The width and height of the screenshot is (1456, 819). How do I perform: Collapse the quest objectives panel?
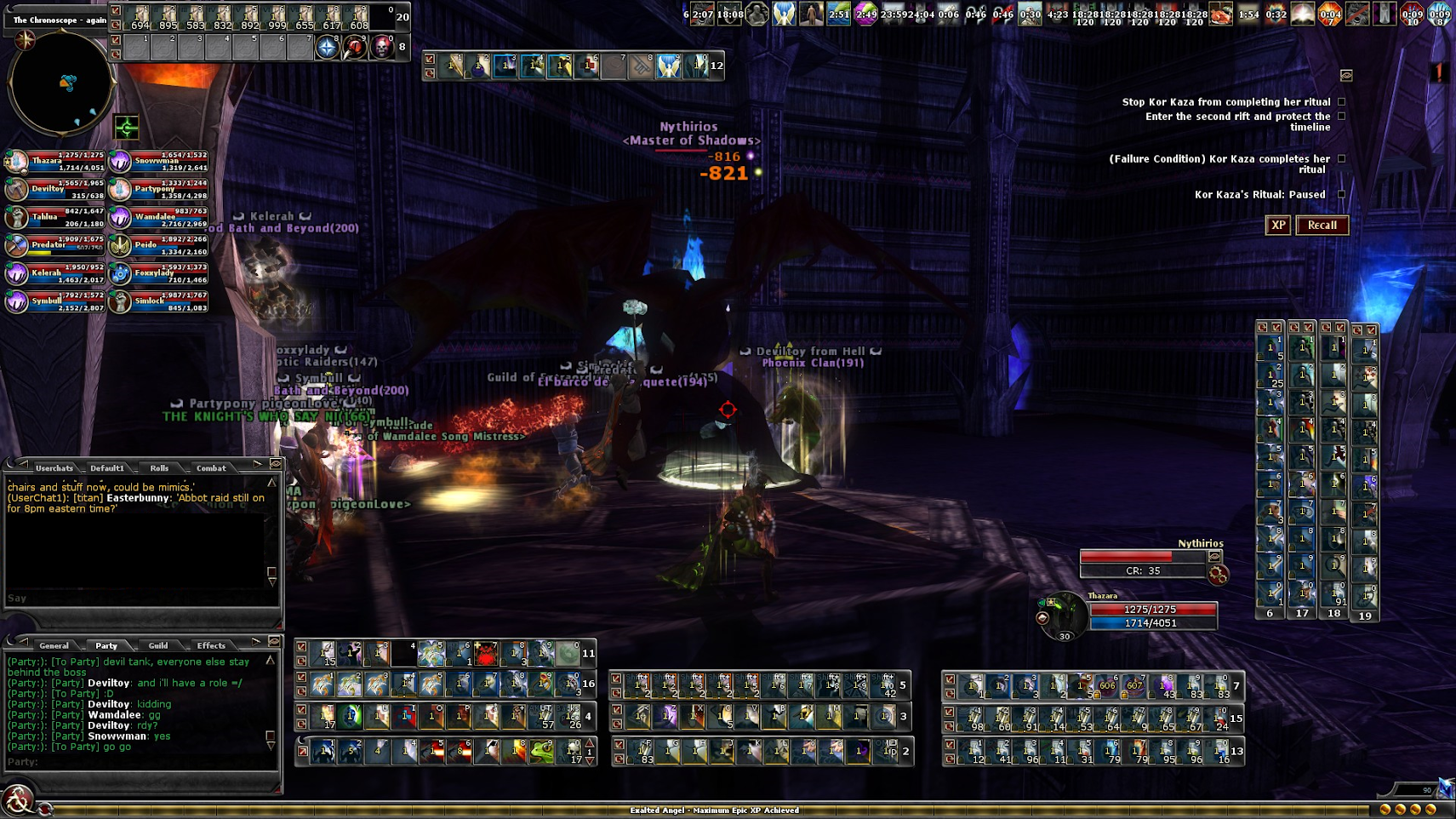pos(1346,76)
